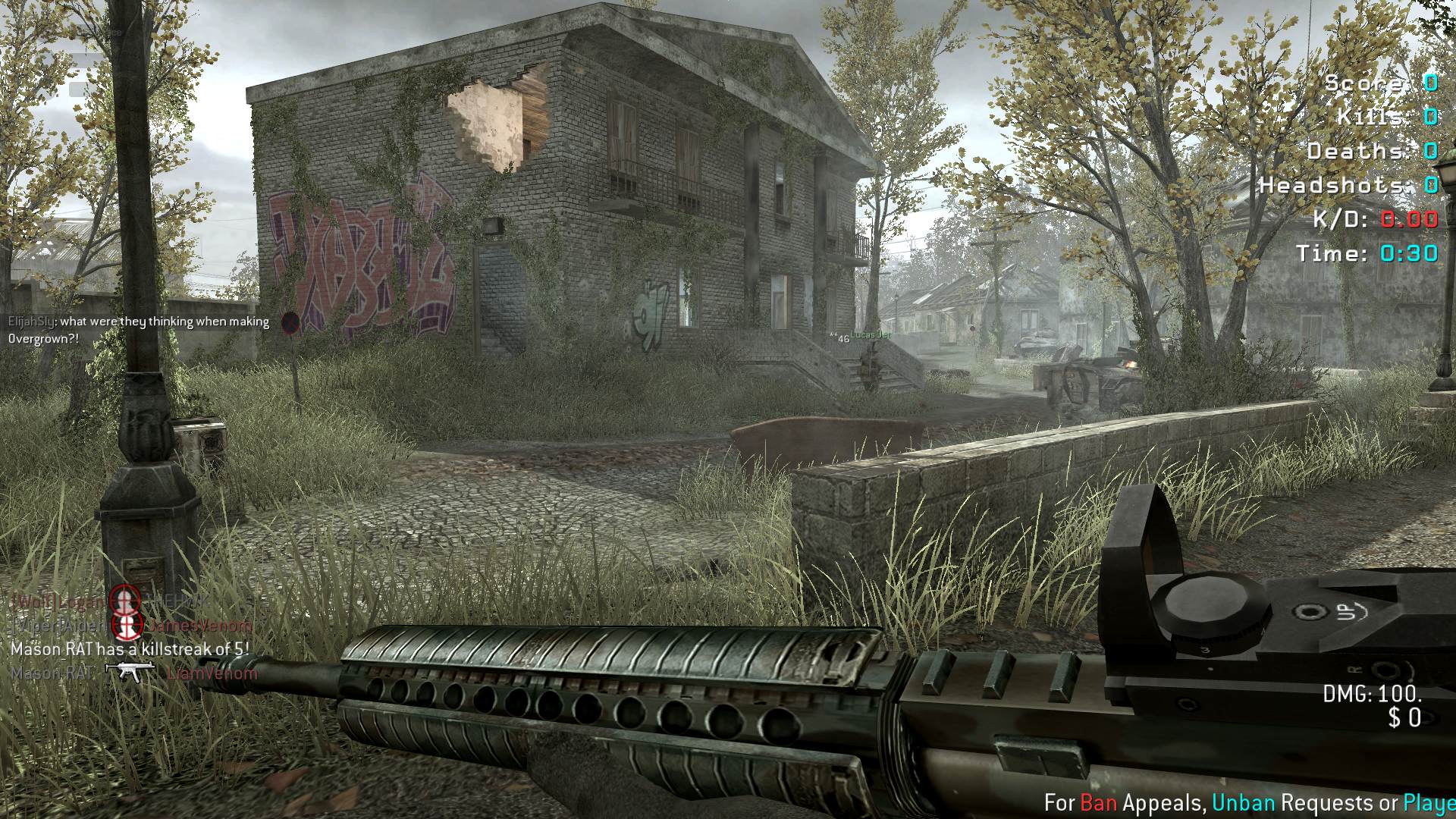Select the Mason RAT killstreak announcement
Viewport: 1456px width, 819px height.
tap(130, 649)
